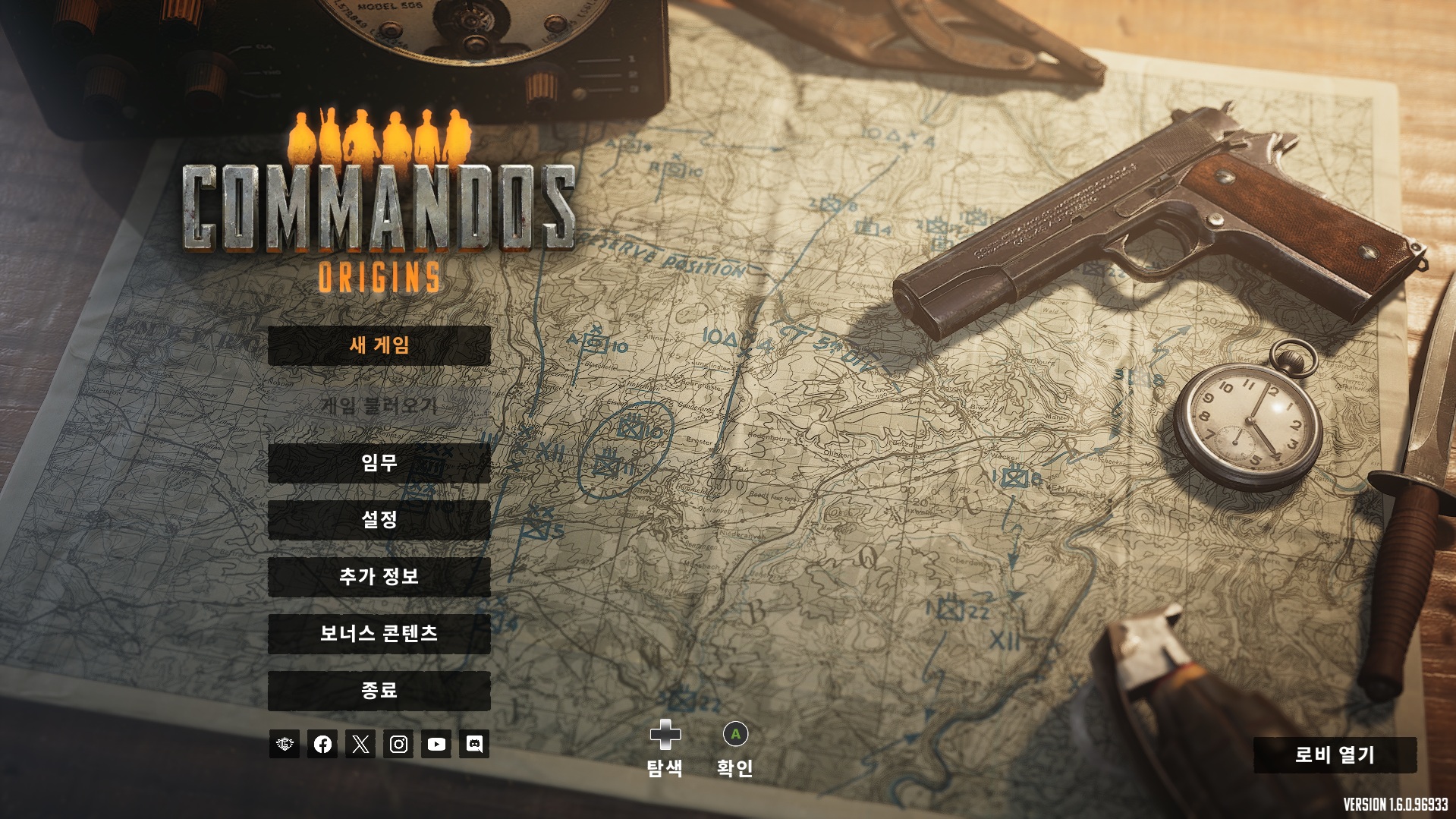Open the X (Twitter) social link

pyautogui.click(x=360, y=744)
